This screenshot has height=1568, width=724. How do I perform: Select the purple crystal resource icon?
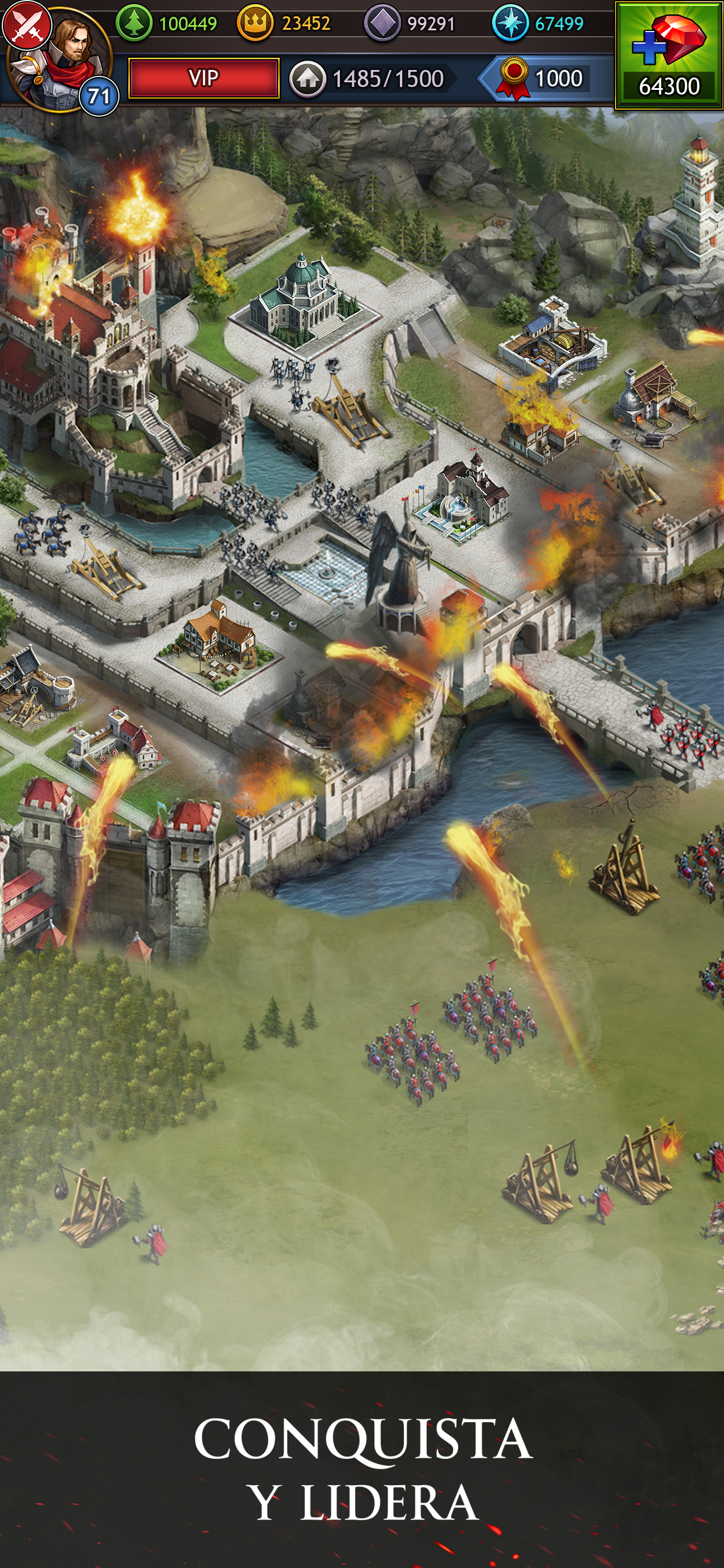(x=382, y=24)
